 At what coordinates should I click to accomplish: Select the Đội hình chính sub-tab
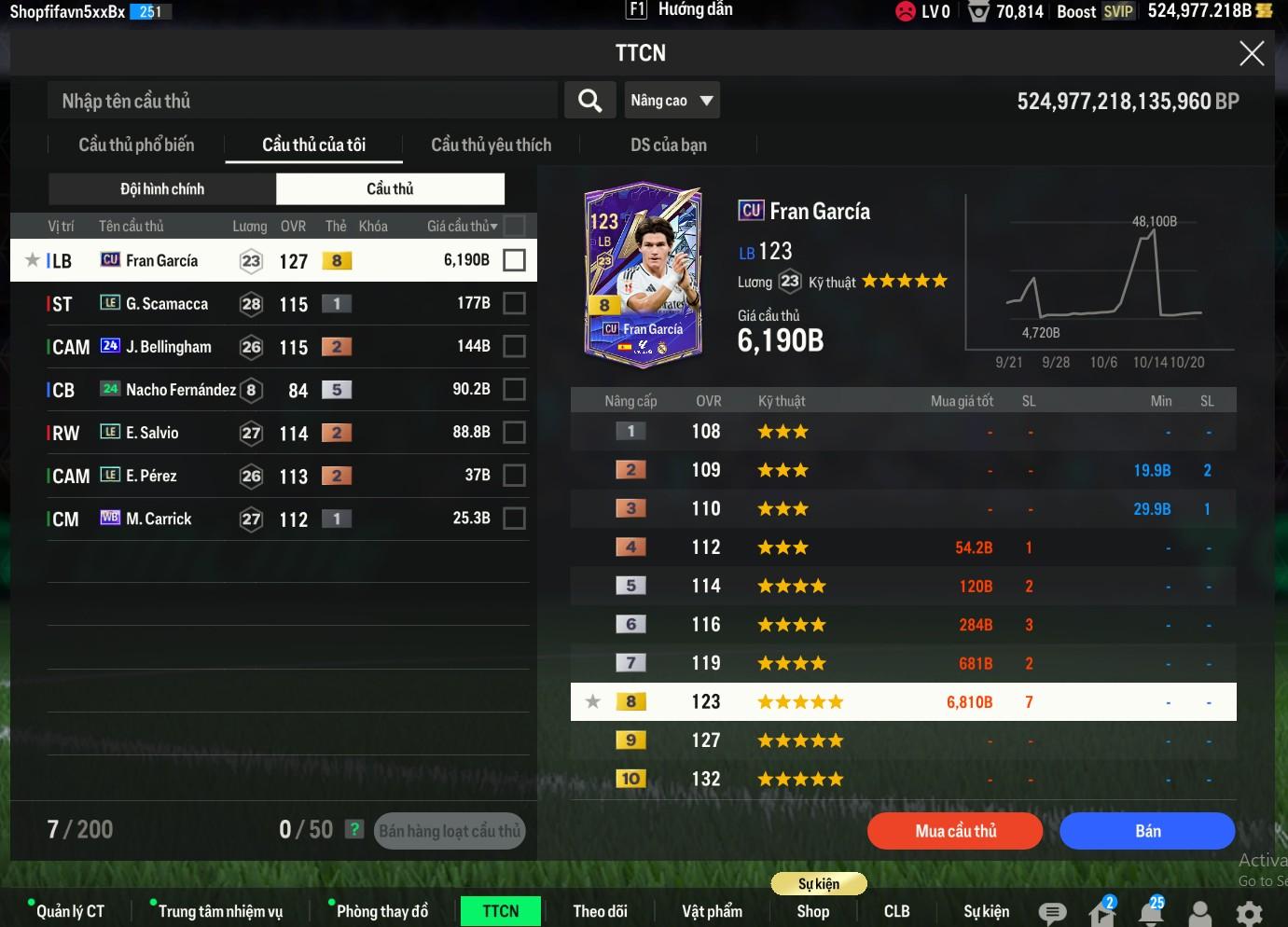(x=162, y=188)
